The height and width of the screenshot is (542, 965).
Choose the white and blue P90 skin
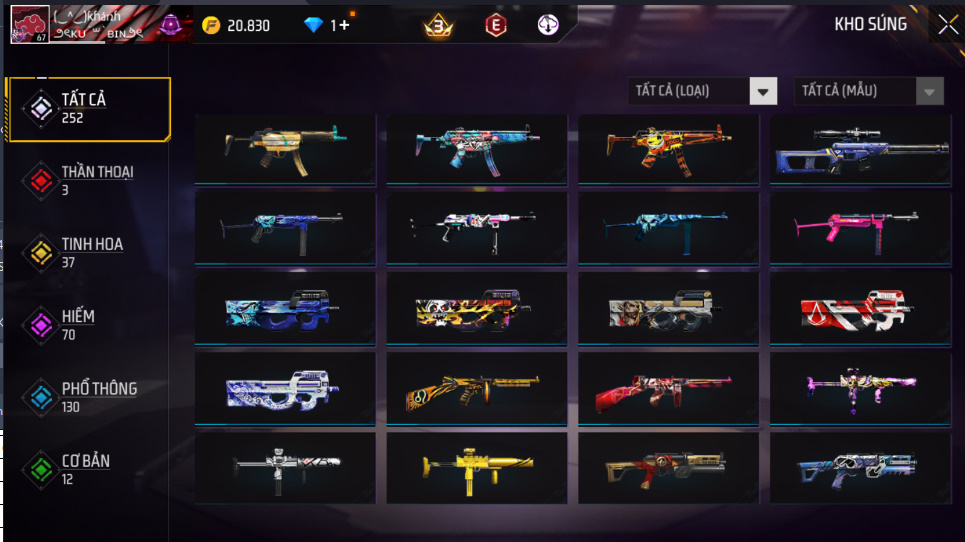(x=284, y=388)
